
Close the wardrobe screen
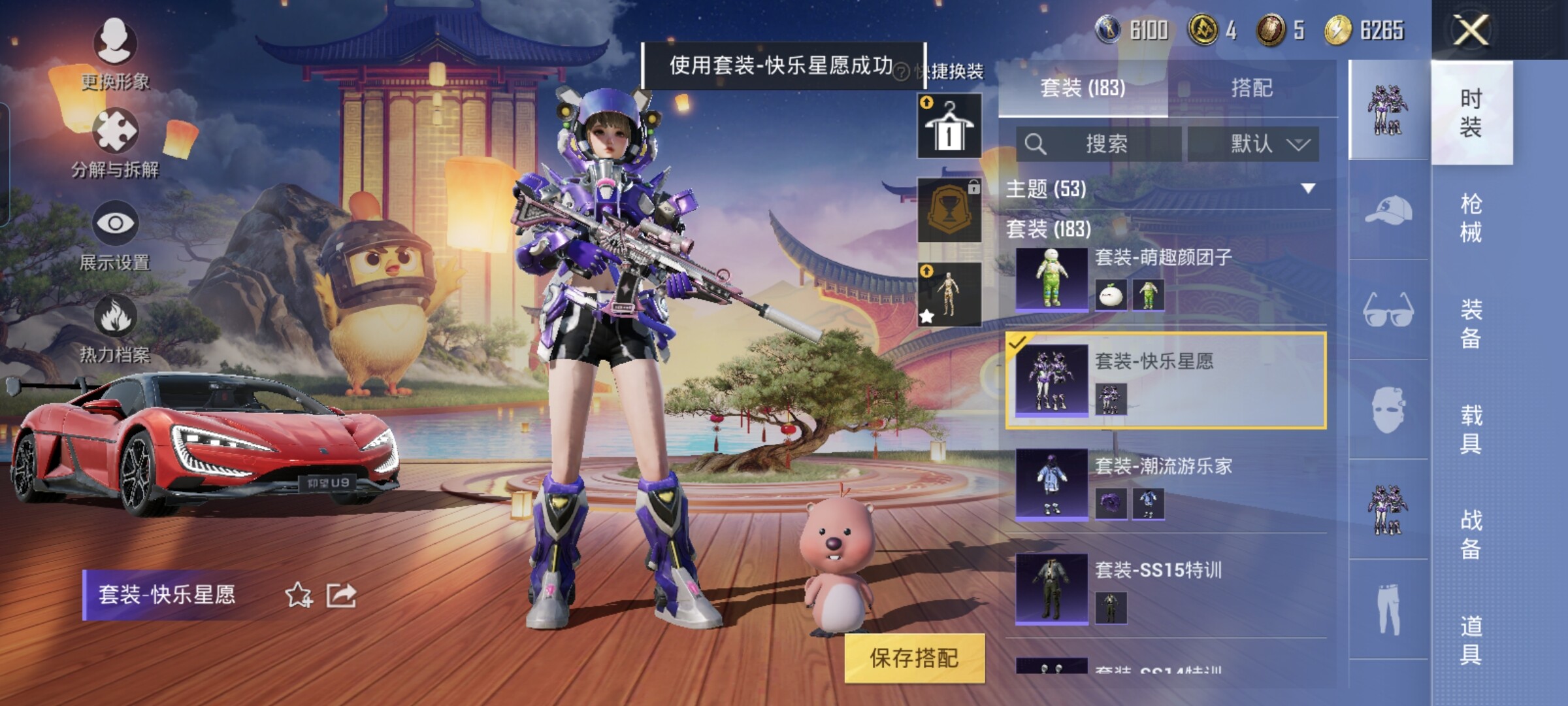pyautogui.click(x=1471, y=30)
